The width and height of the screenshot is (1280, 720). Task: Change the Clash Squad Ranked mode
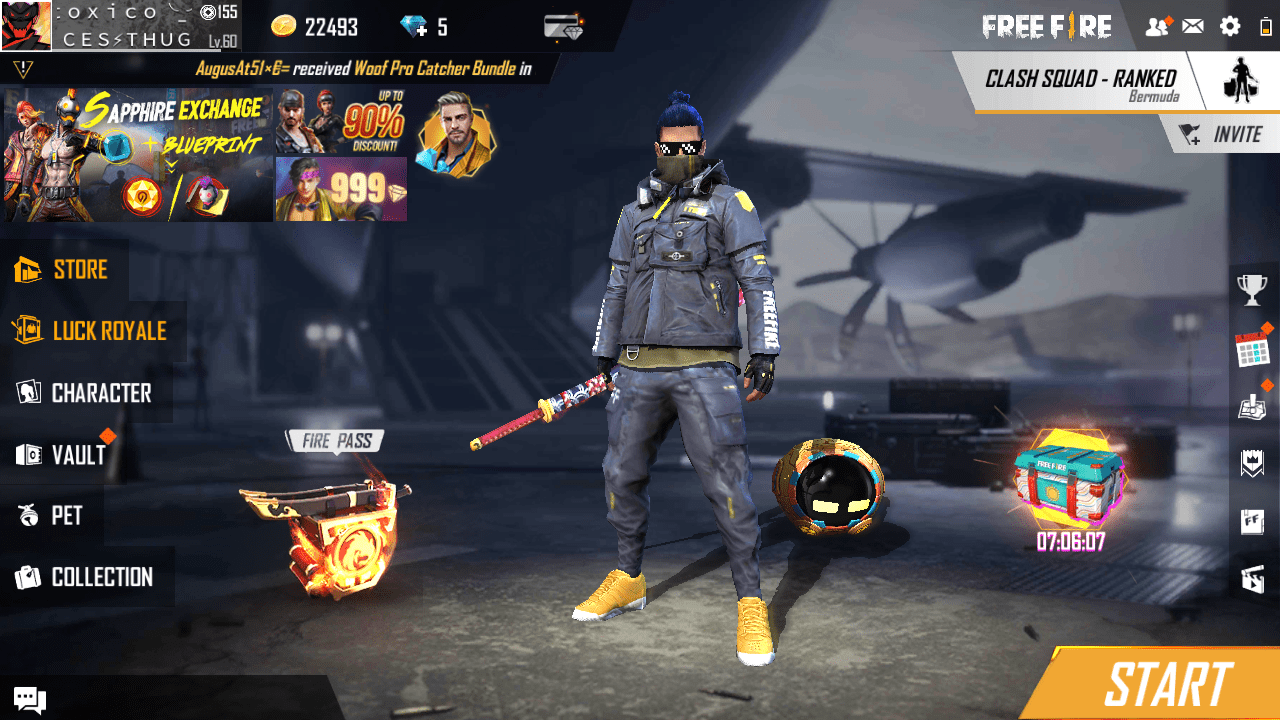click(1080, 82)
